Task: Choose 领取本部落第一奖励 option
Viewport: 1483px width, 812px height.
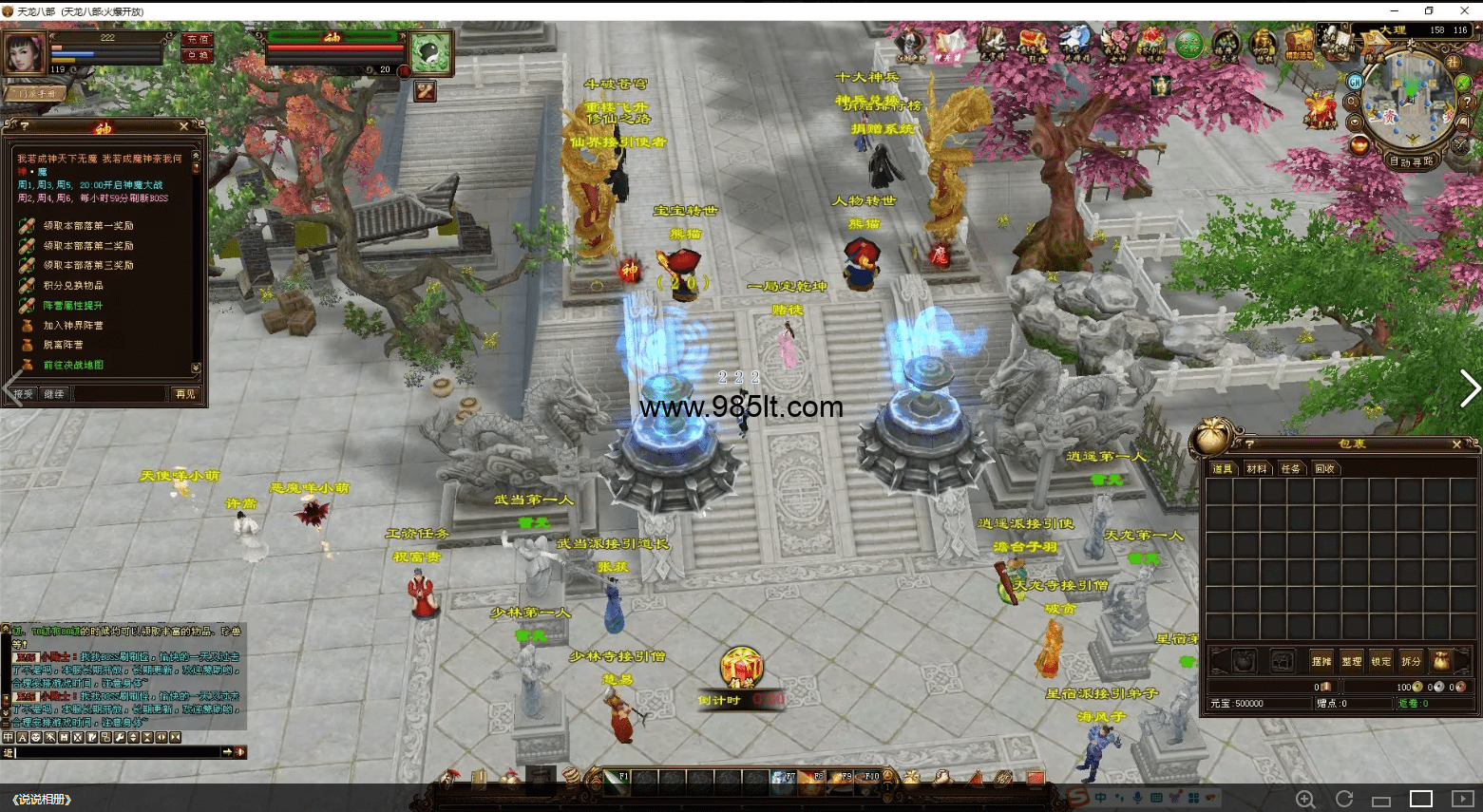Action: tap(87, 226)
